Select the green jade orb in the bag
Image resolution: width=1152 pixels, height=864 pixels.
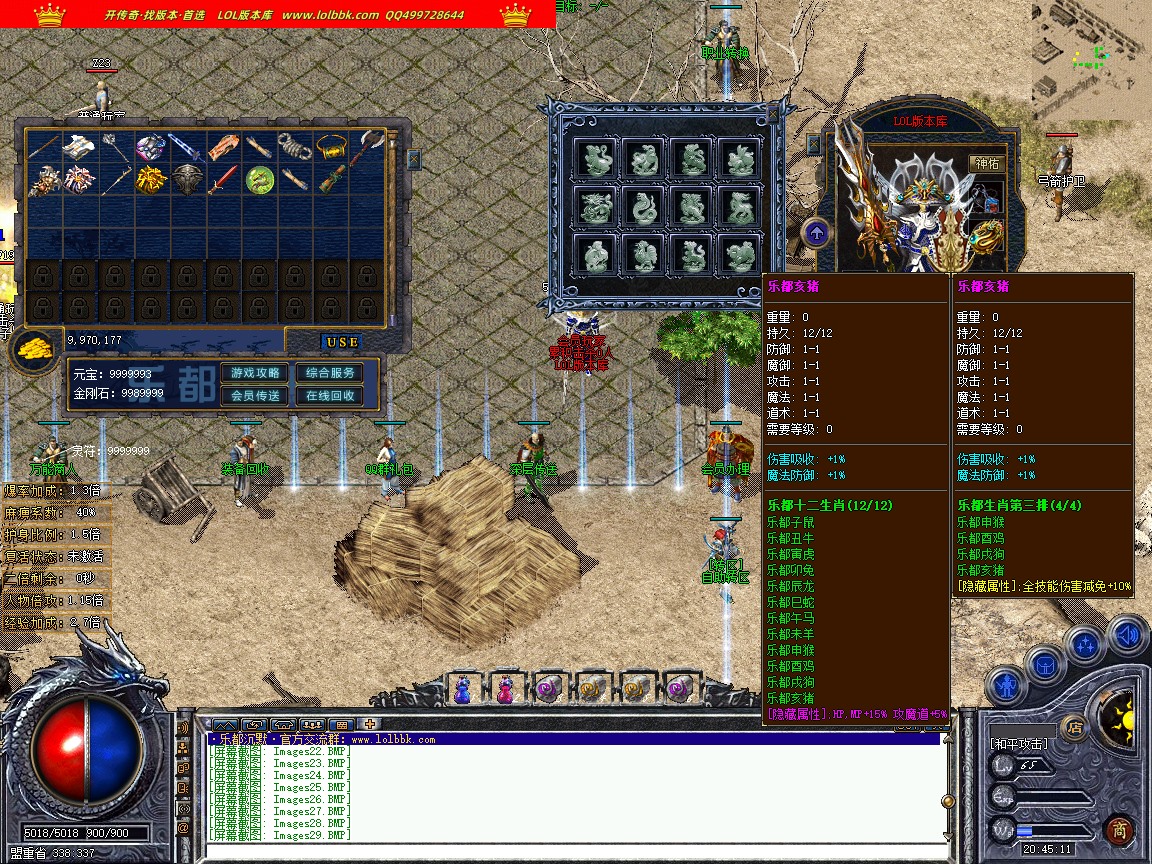pos(260,180)
